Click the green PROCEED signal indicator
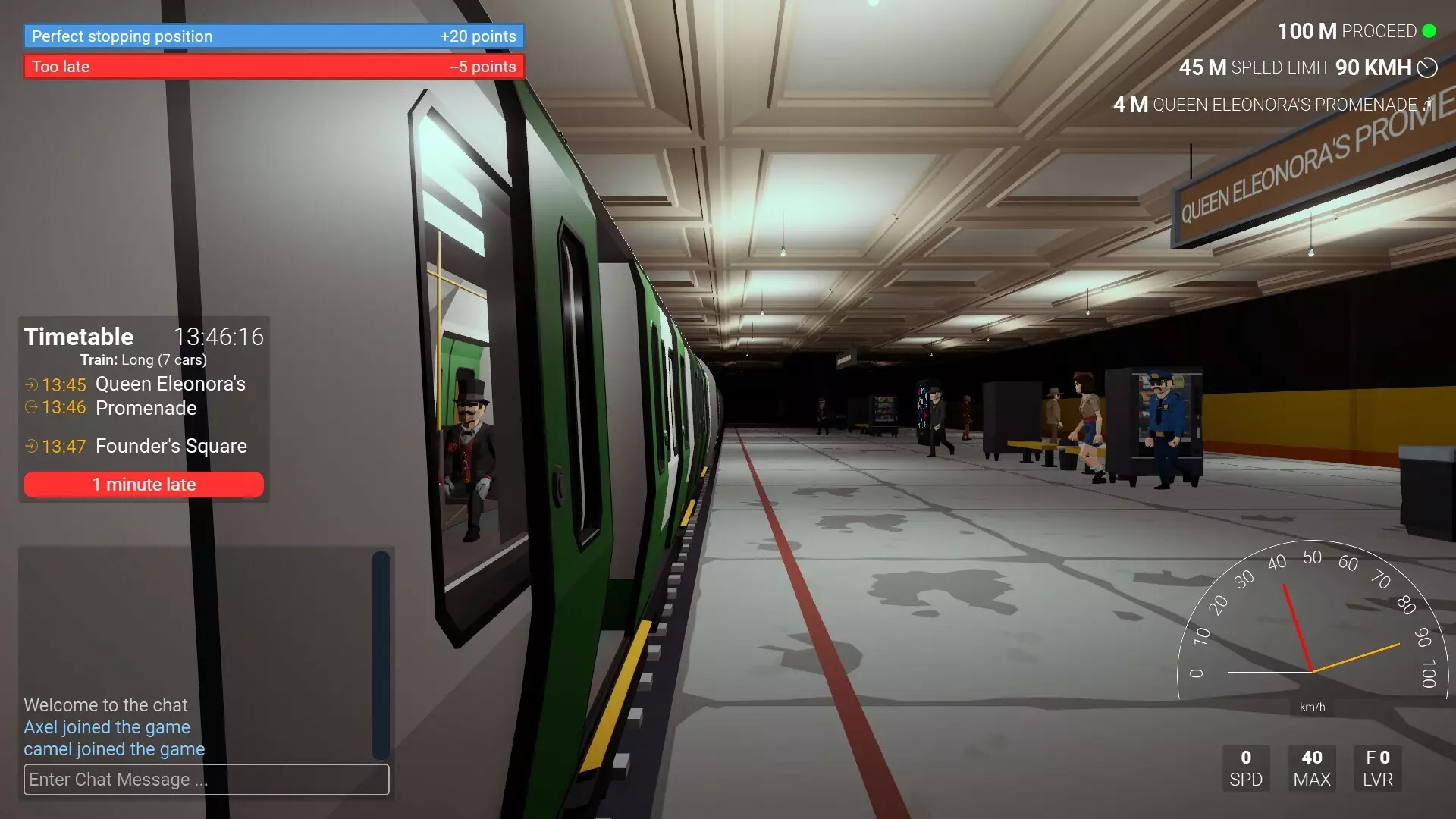The height and width of the screenshot is (819, 1456). (1430, 31)
